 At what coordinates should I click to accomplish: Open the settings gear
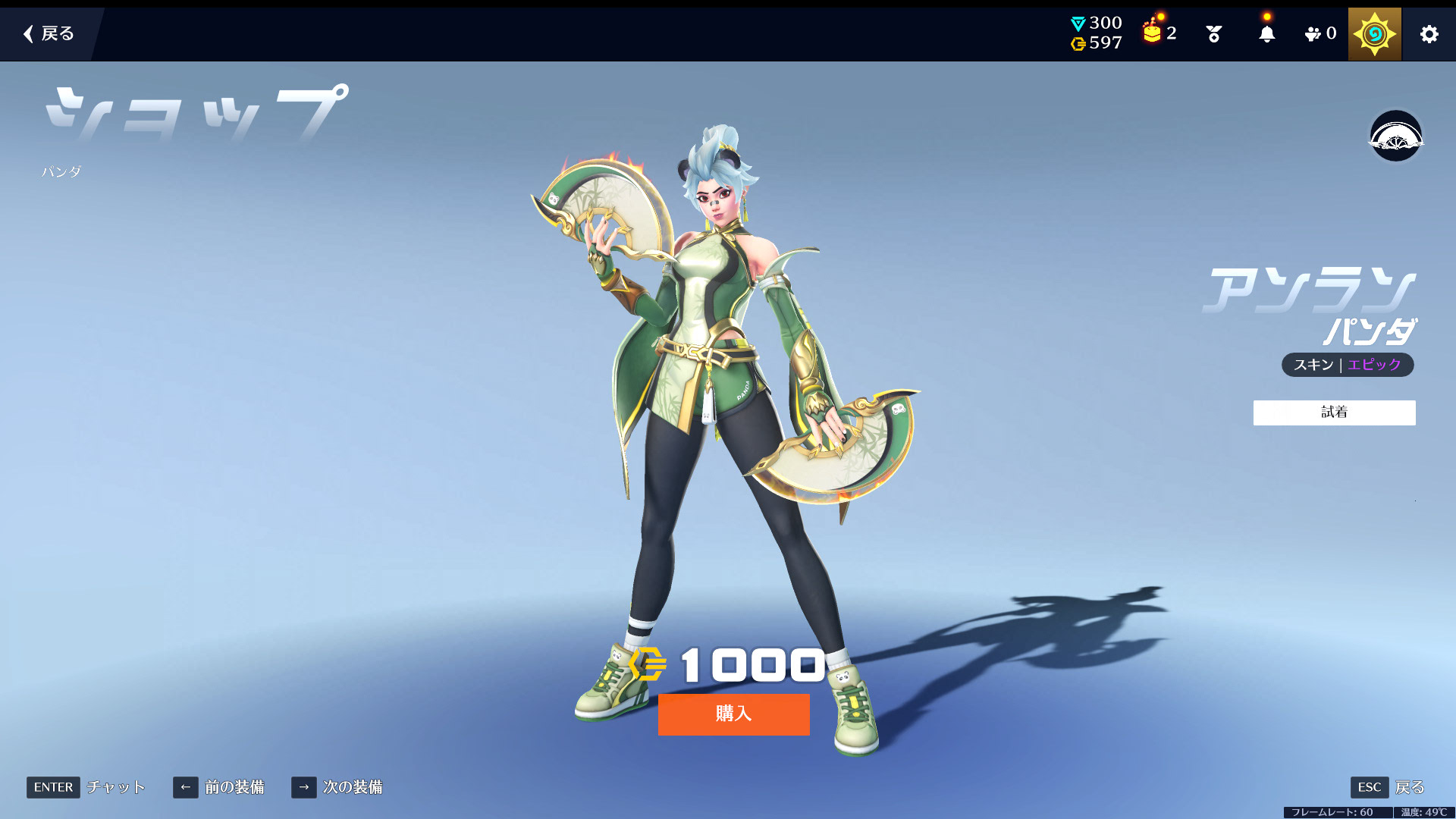(x=1429, y=34)
